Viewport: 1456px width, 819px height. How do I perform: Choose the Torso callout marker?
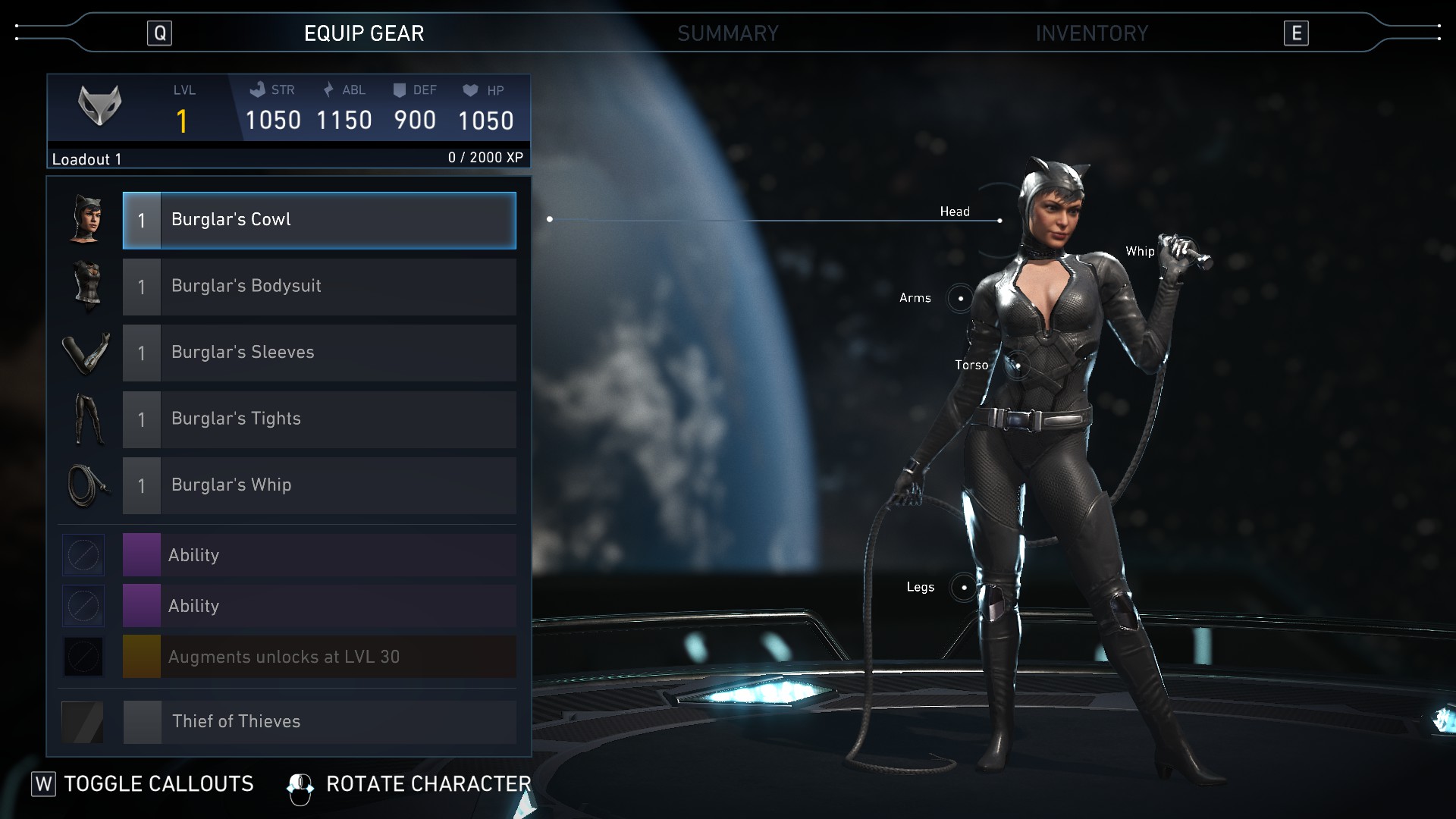click(x=1018, y=366)
